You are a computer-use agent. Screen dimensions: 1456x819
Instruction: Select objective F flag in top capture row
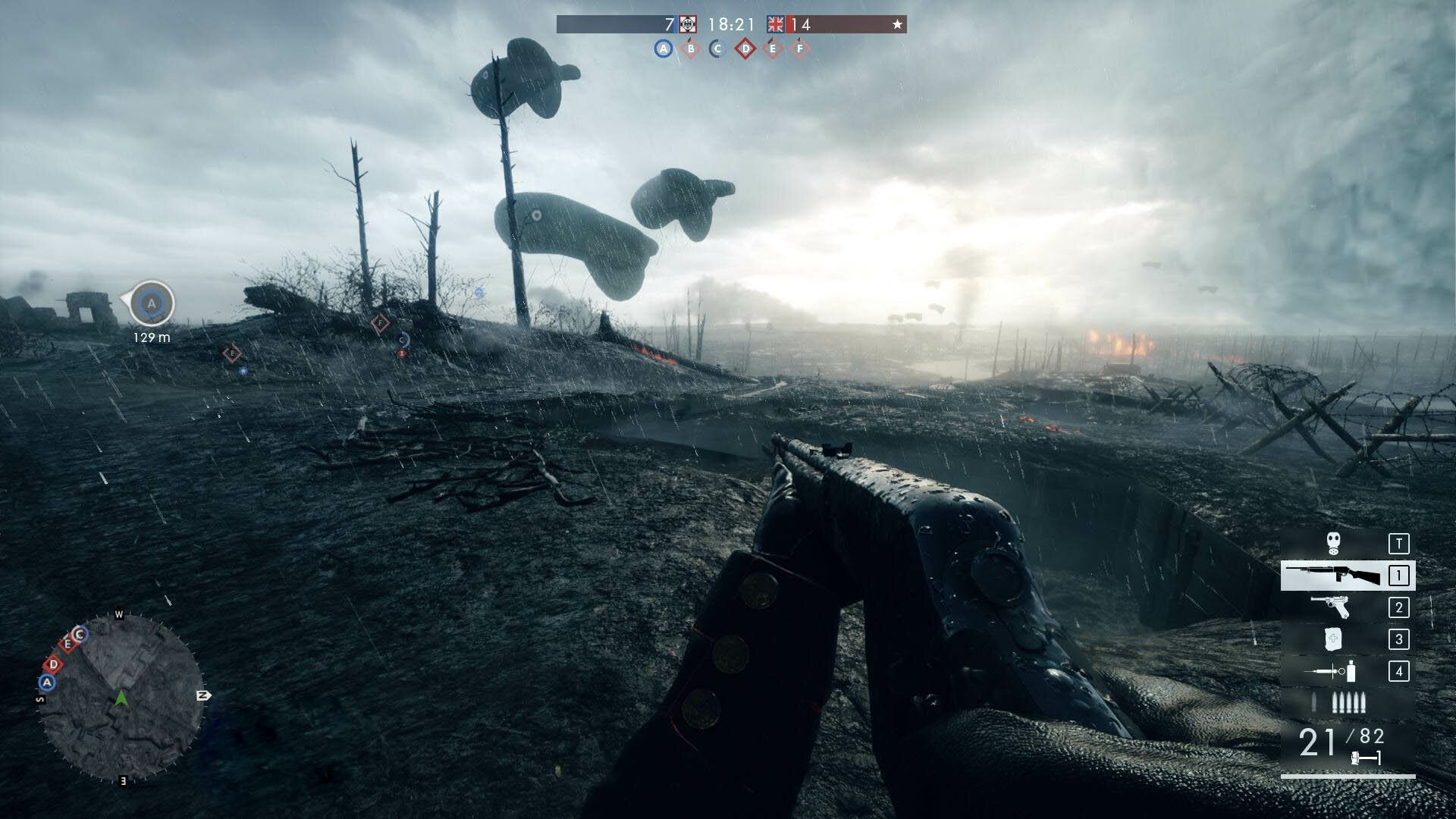coord(799,49)
